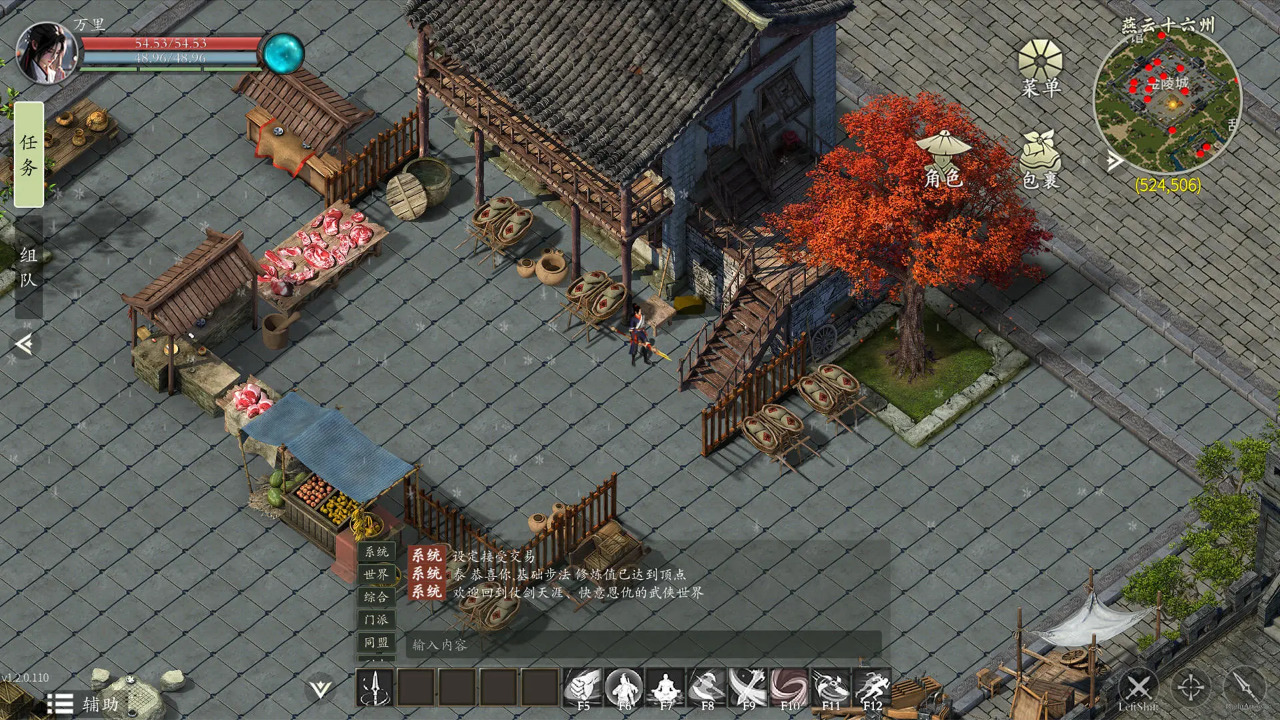1280x720 pixels.
Task: Select the 综合 chat channel
Action: click(377, 596)
